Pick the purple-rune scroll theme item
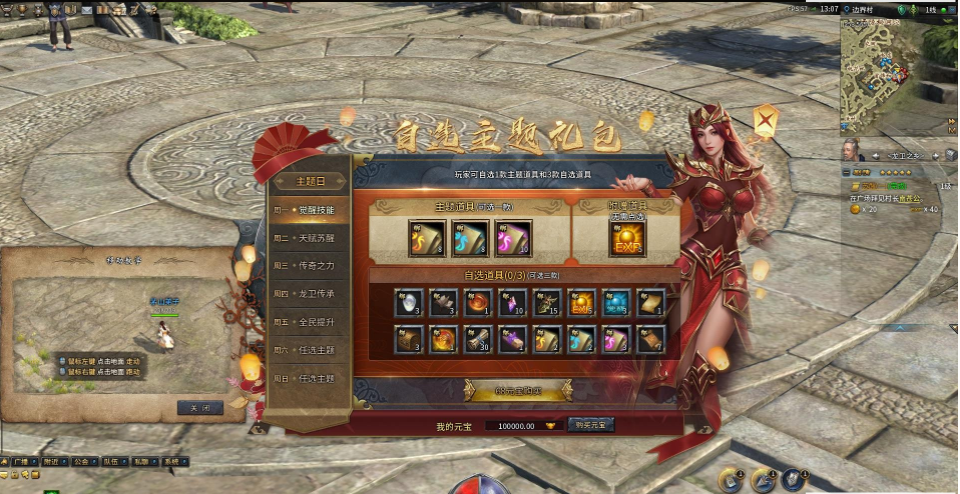Viewport: 960px width, 494px height. 513,240
